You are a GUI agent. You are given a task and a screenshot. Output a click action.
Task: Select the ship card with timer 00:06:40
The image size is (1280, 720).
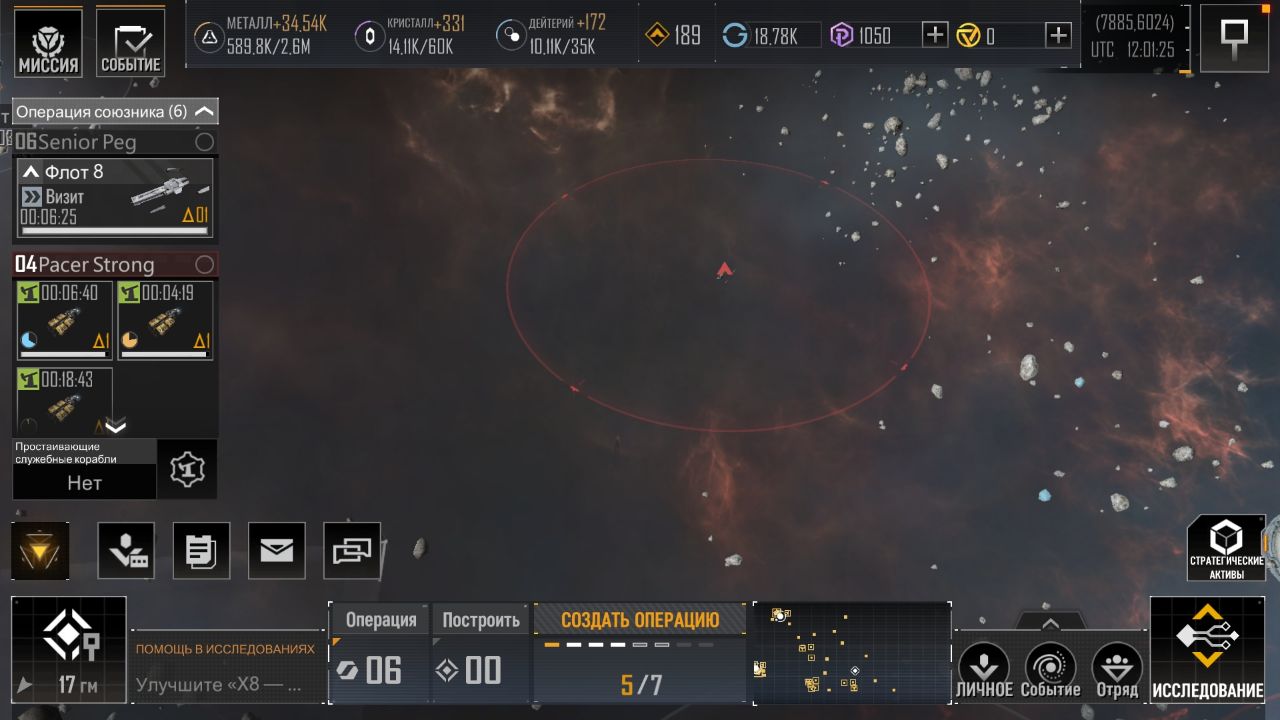pos(65,320)
